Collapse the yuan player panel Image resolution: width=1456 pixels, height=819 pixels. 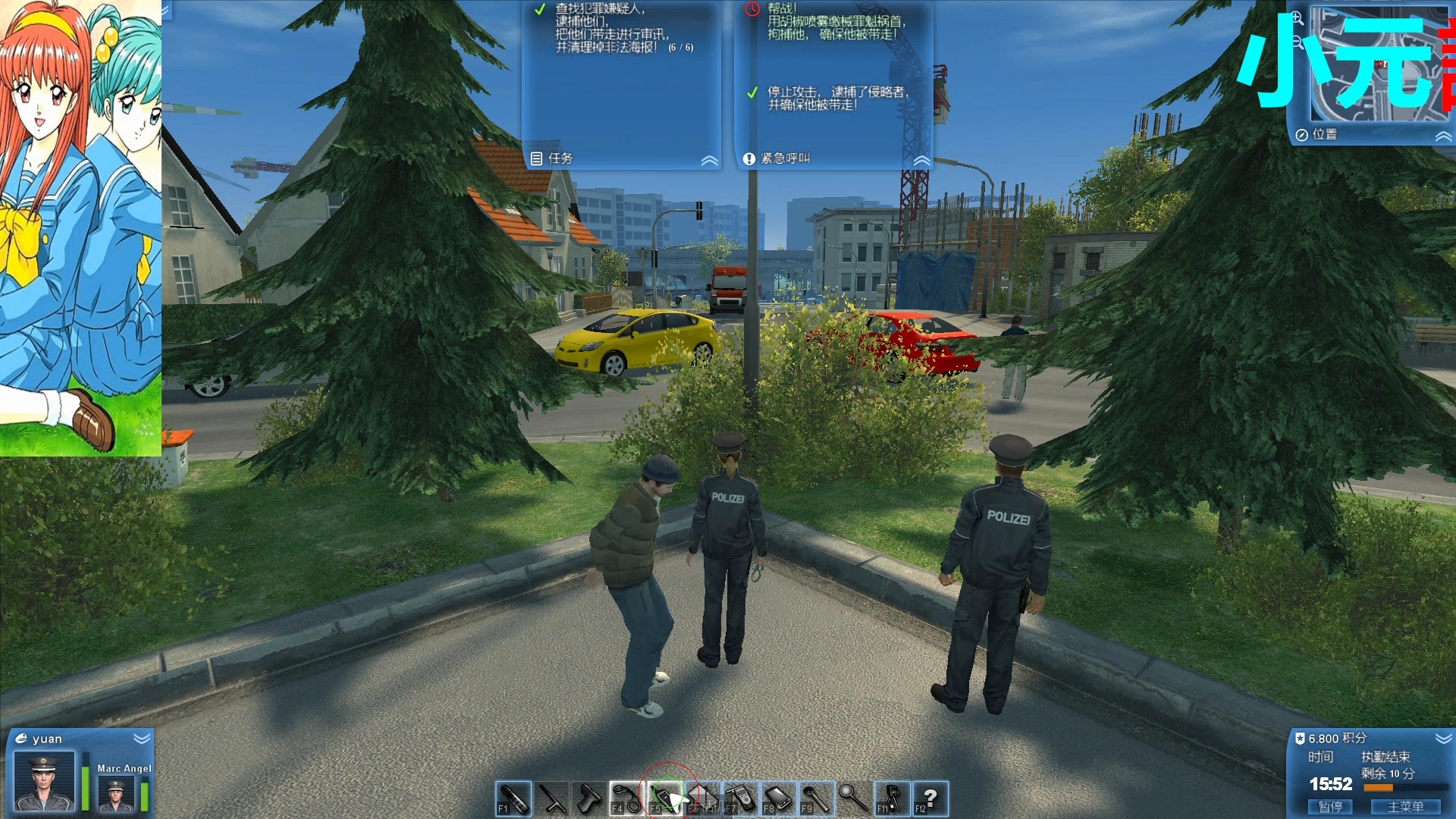click(x=141, y=738)
